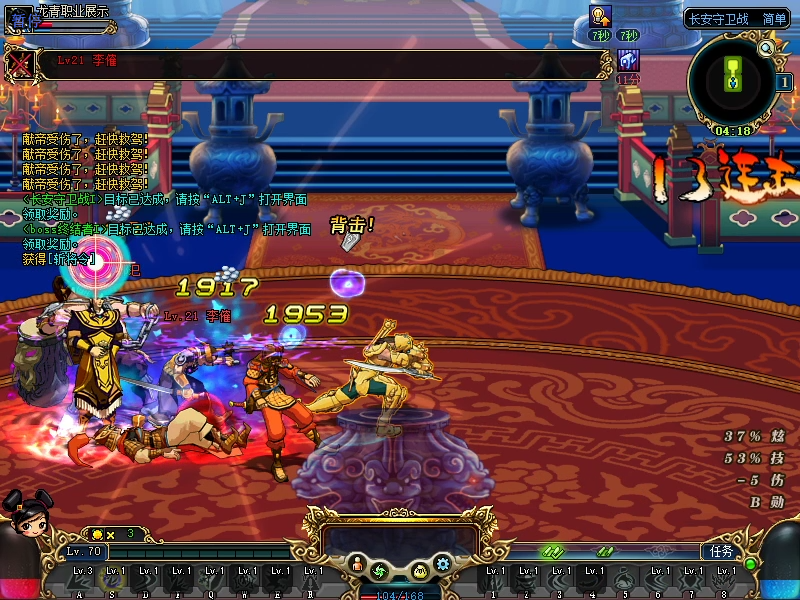Activate the Lv.3 skill slot A

tap(84, 578)
